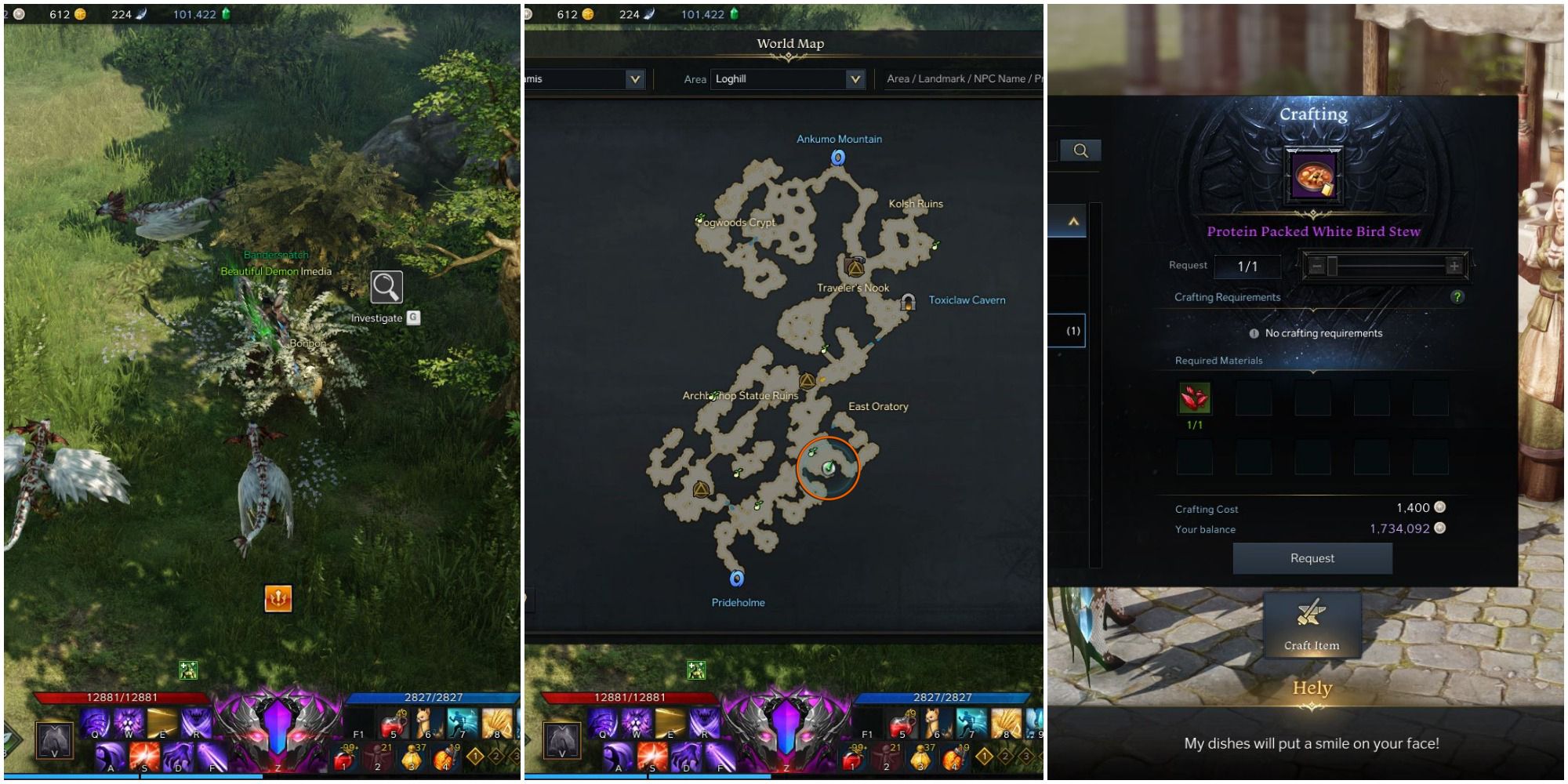Click the Request quantity input field
1568x784 pixels.
tap(1250, 266)
